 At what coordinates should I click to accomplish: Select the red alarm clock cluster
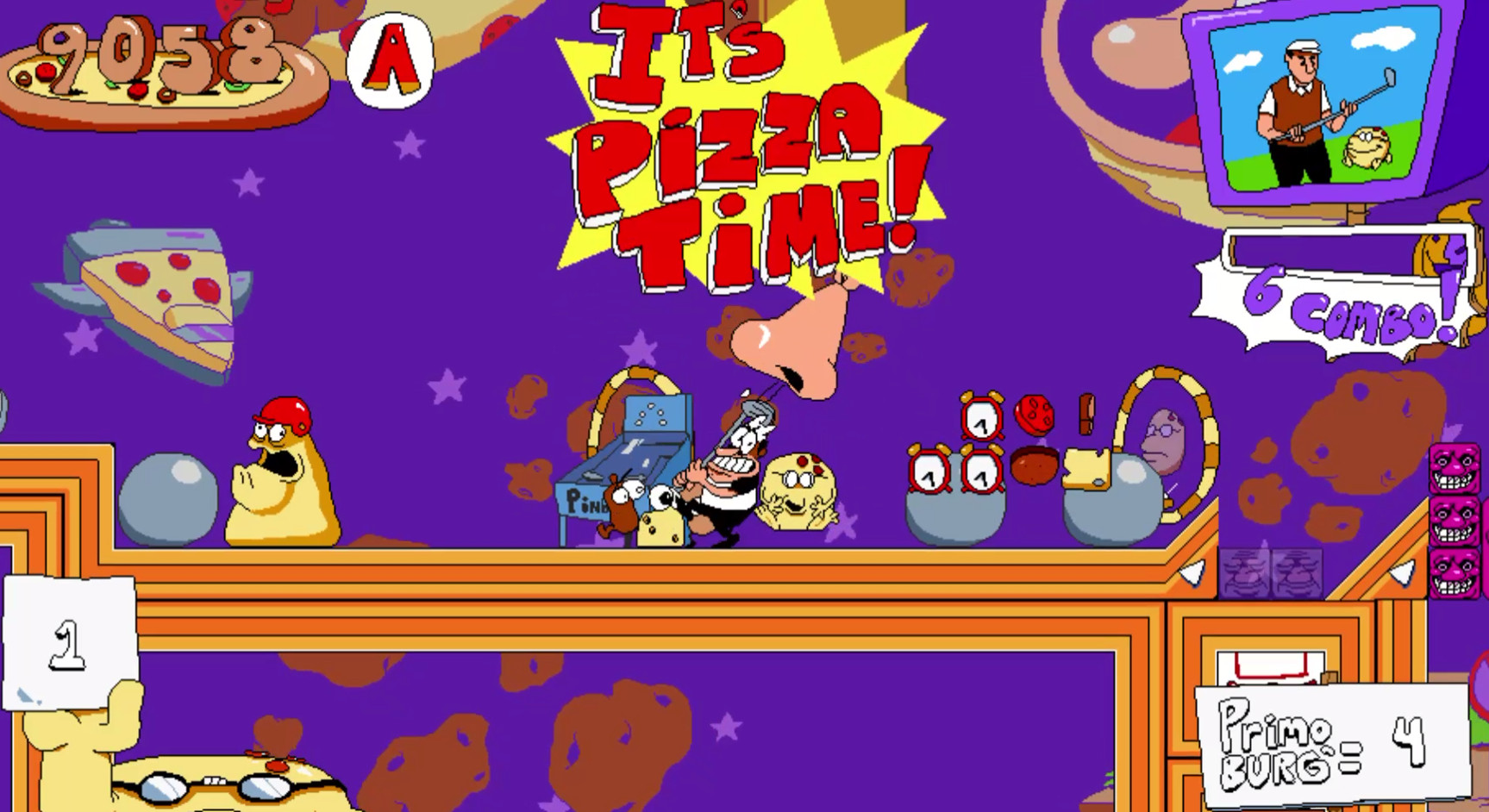click(x=953, y=448)
